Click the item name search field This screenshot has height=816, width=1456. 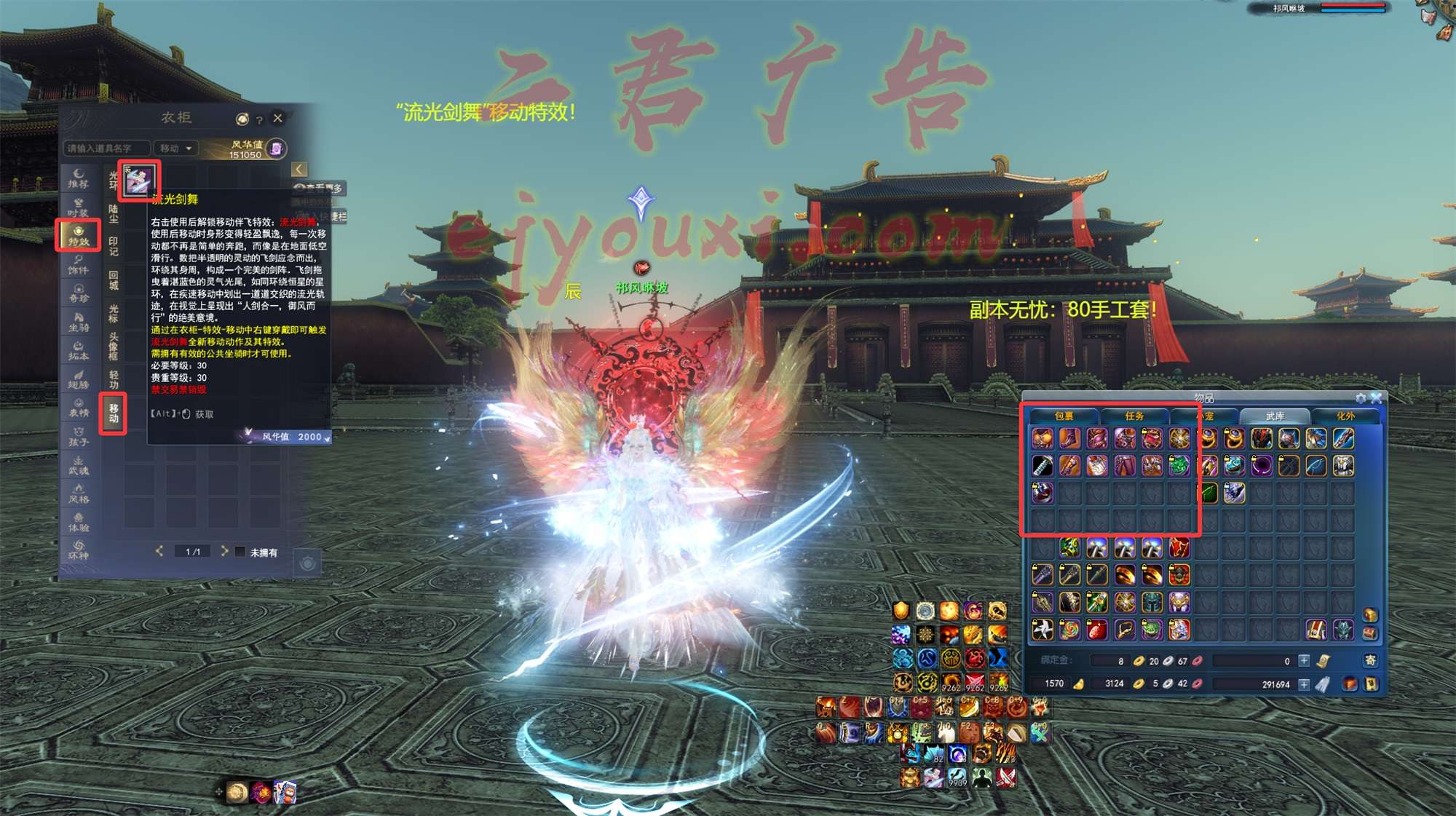tap(106, 148)
